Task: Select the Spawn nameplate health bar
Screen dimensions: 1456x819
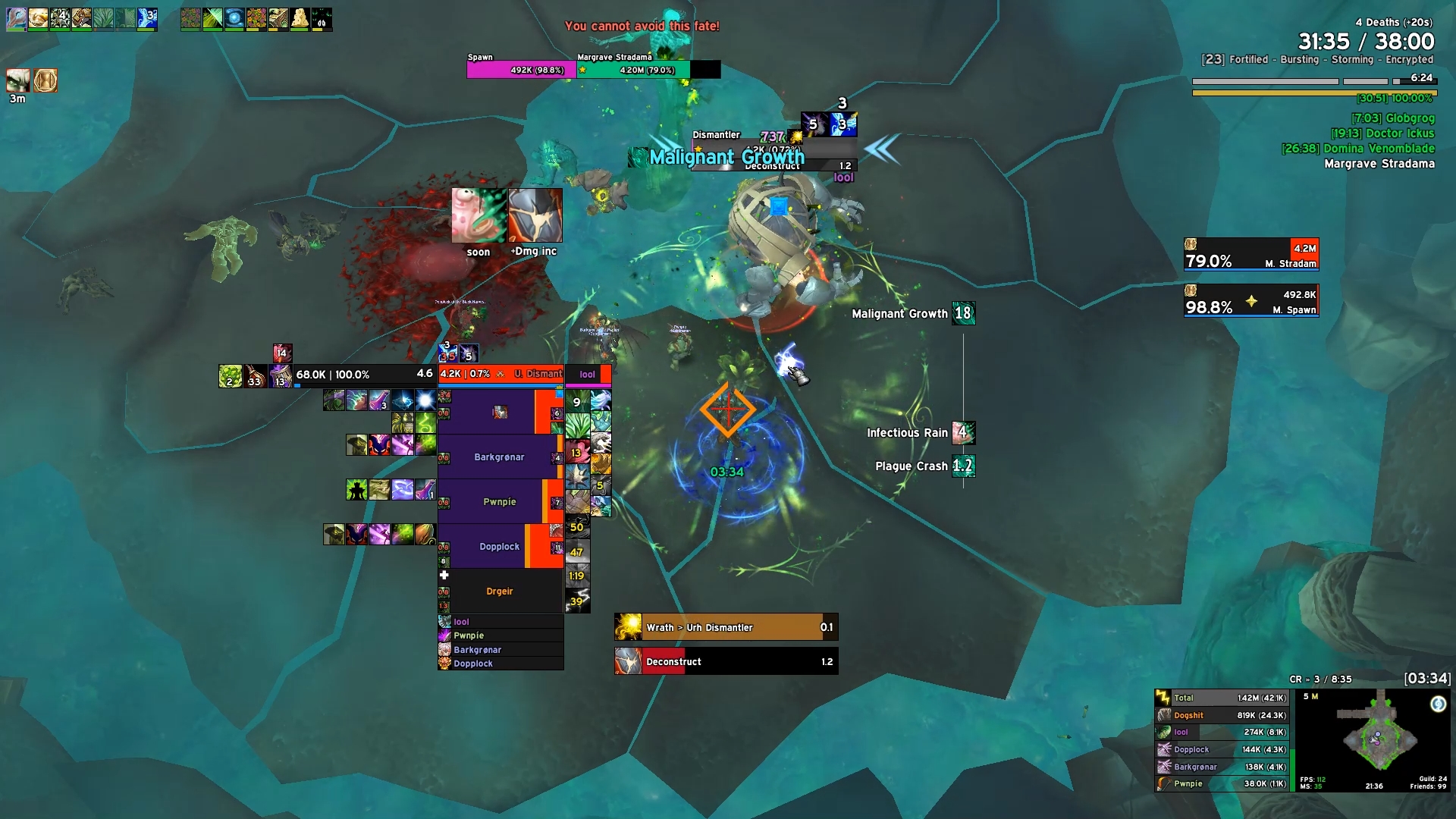Action: 521,70
